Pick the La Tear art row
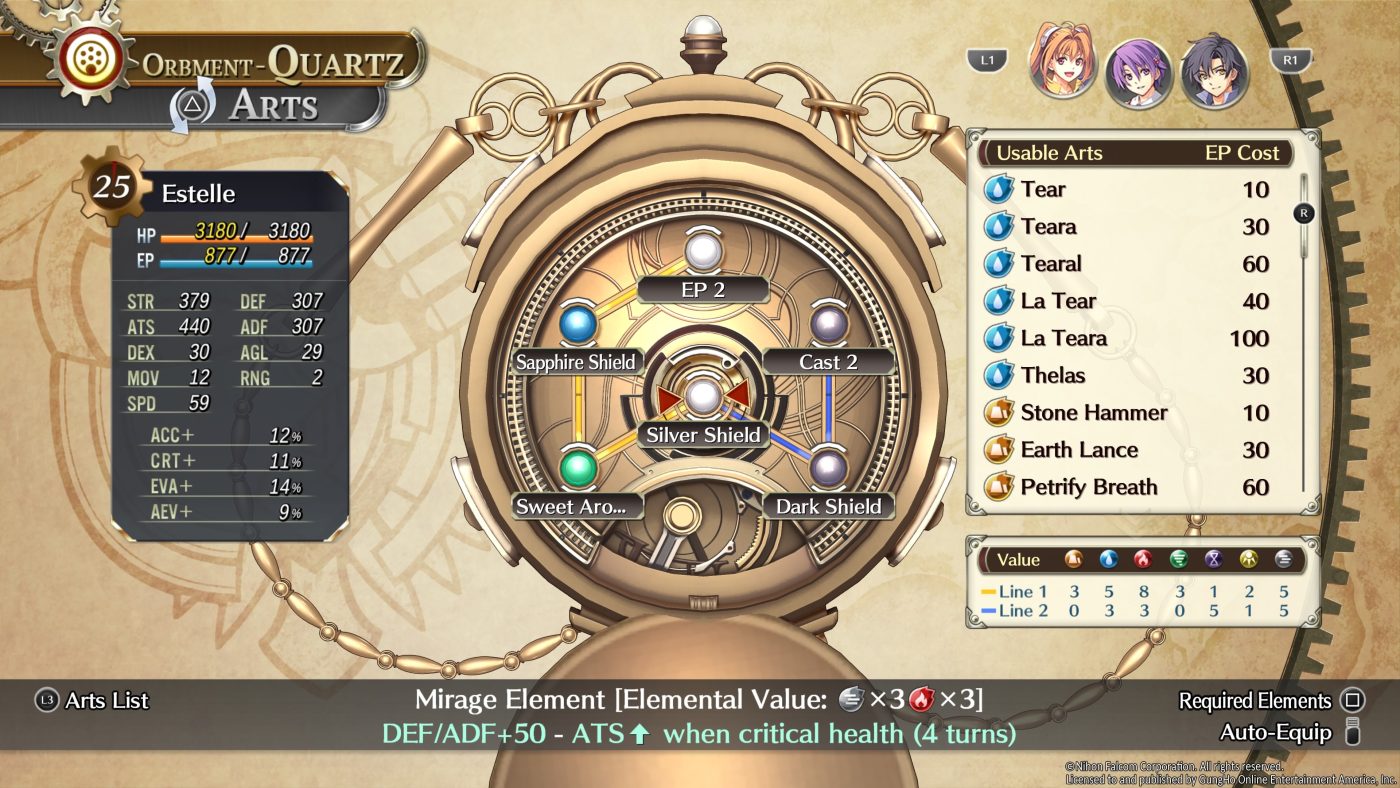The width and height of the screenshot is (1400, 788). point(1128,301)
